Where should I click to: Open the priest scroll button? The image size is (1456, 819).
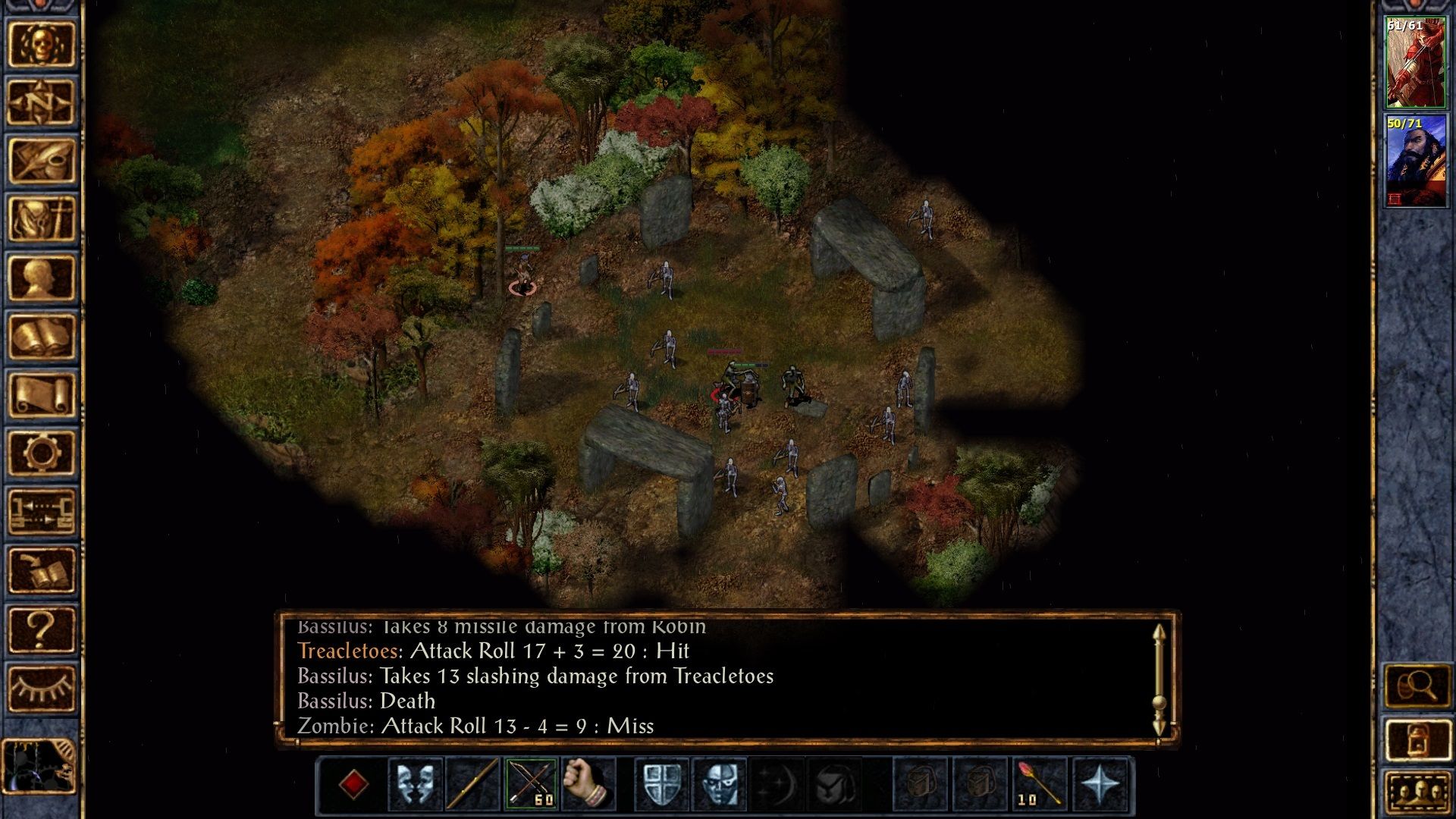41,395
